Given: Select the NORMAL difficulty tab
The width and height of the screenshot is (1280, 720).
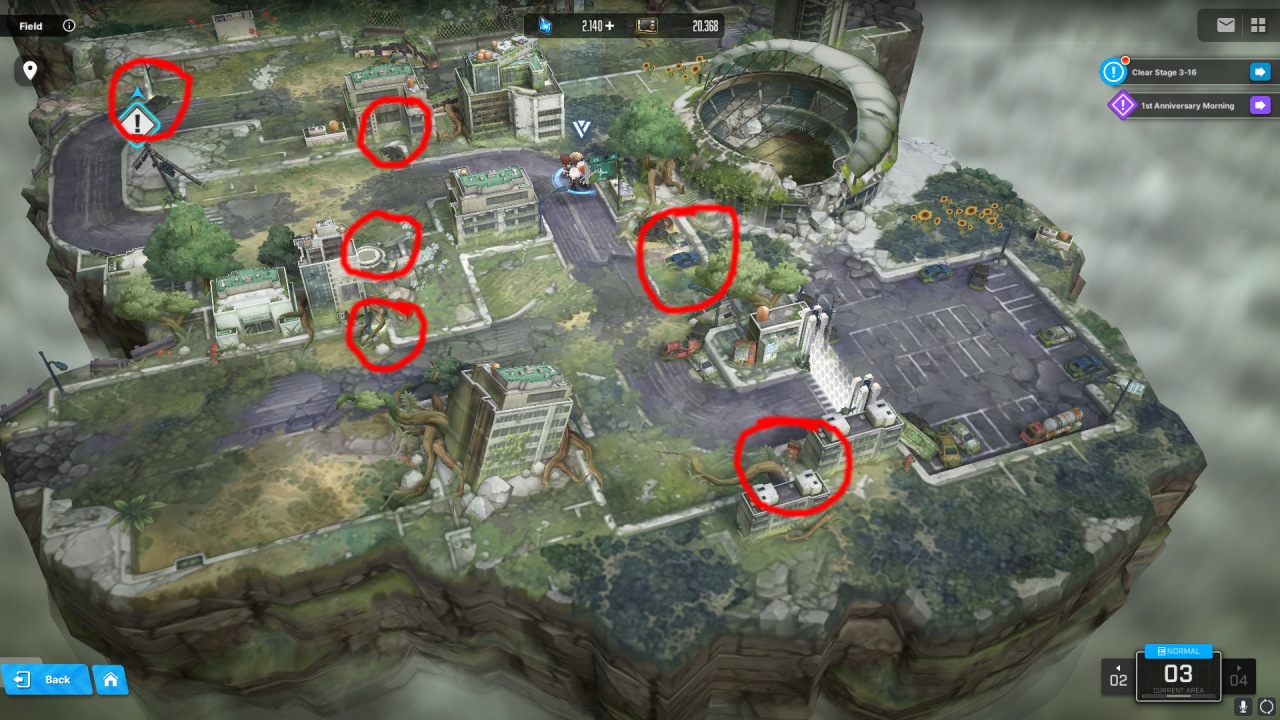Looking at the screenshot, I should [1179, 651].
